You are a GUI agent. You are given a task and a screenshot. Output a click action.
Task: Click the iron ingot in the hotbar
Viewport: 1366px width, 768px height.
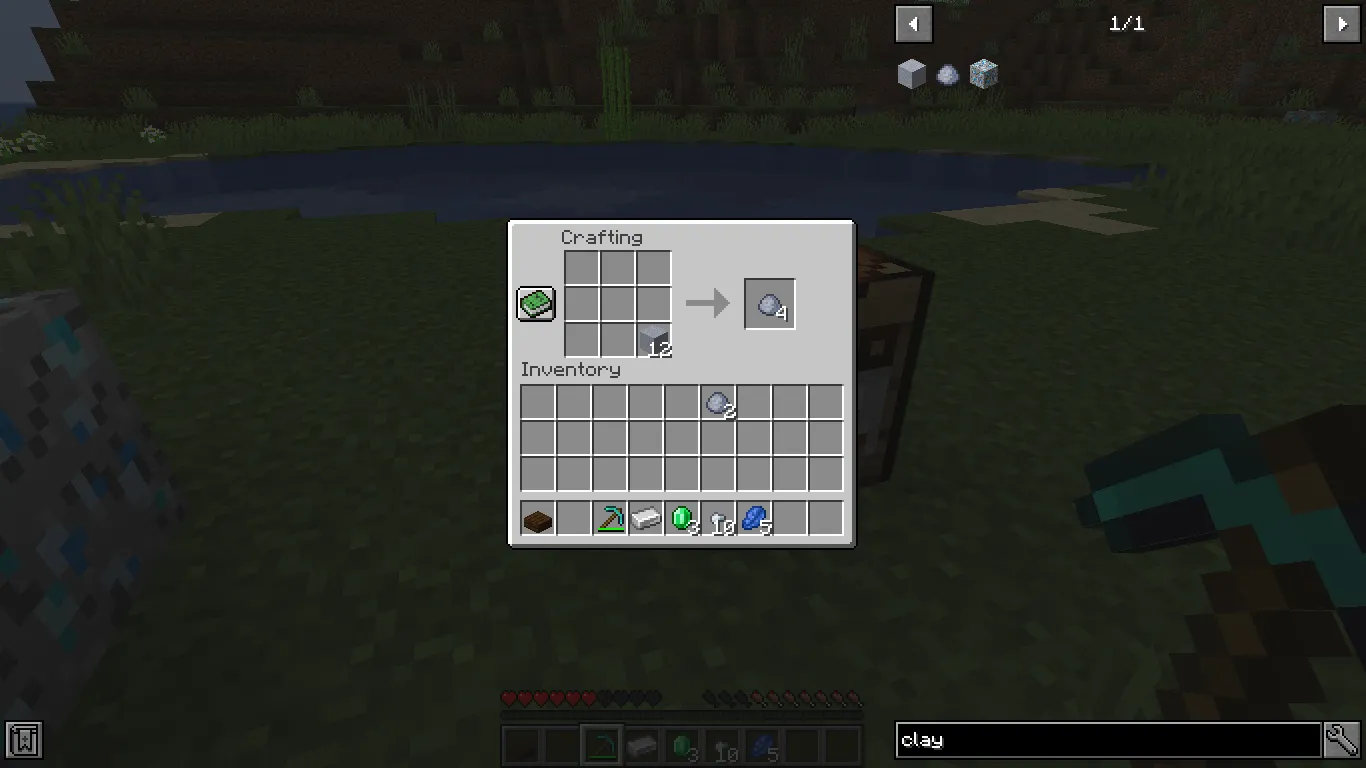point(645,517)
